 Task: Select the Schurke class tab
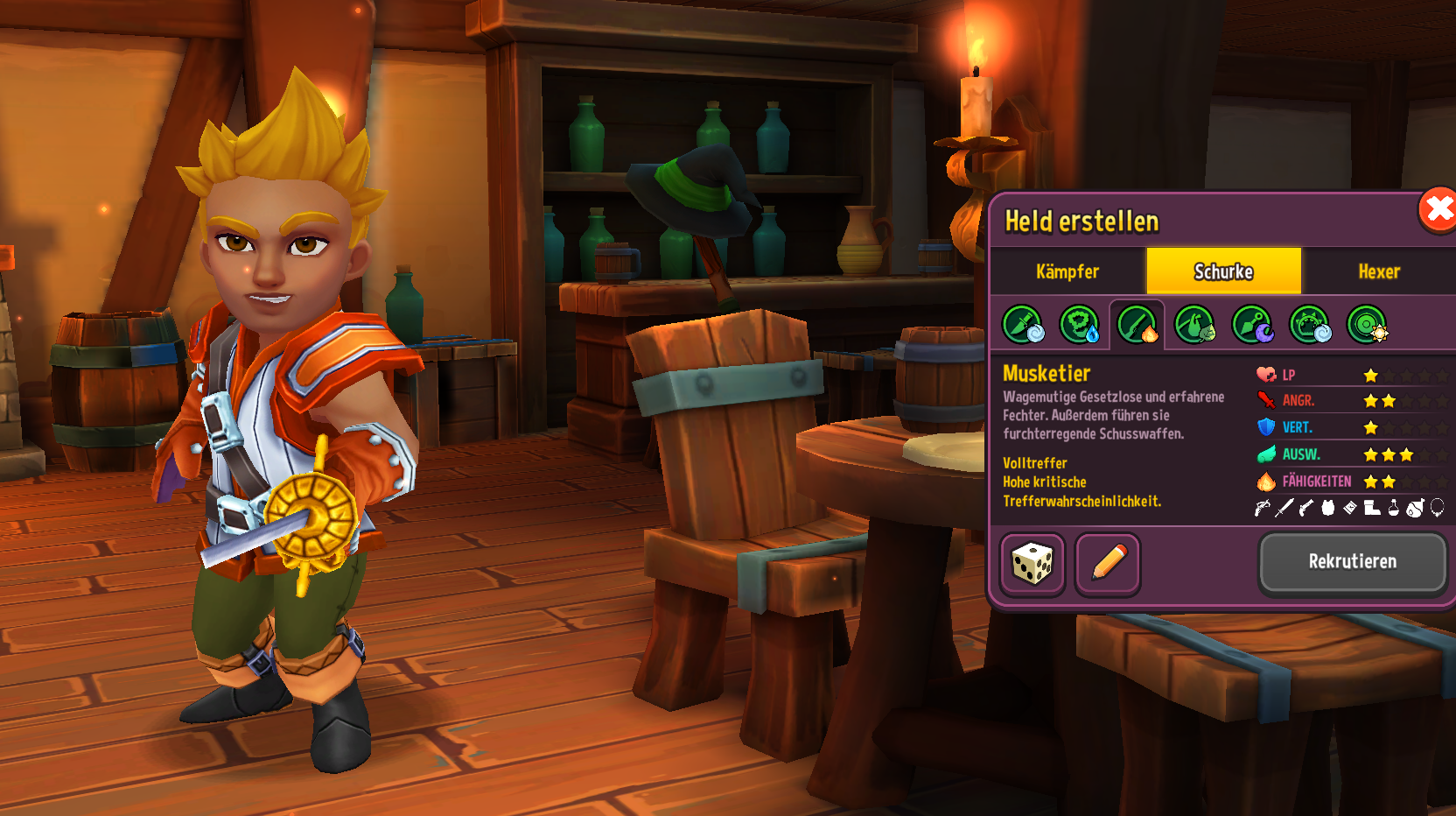(1223, 271)
